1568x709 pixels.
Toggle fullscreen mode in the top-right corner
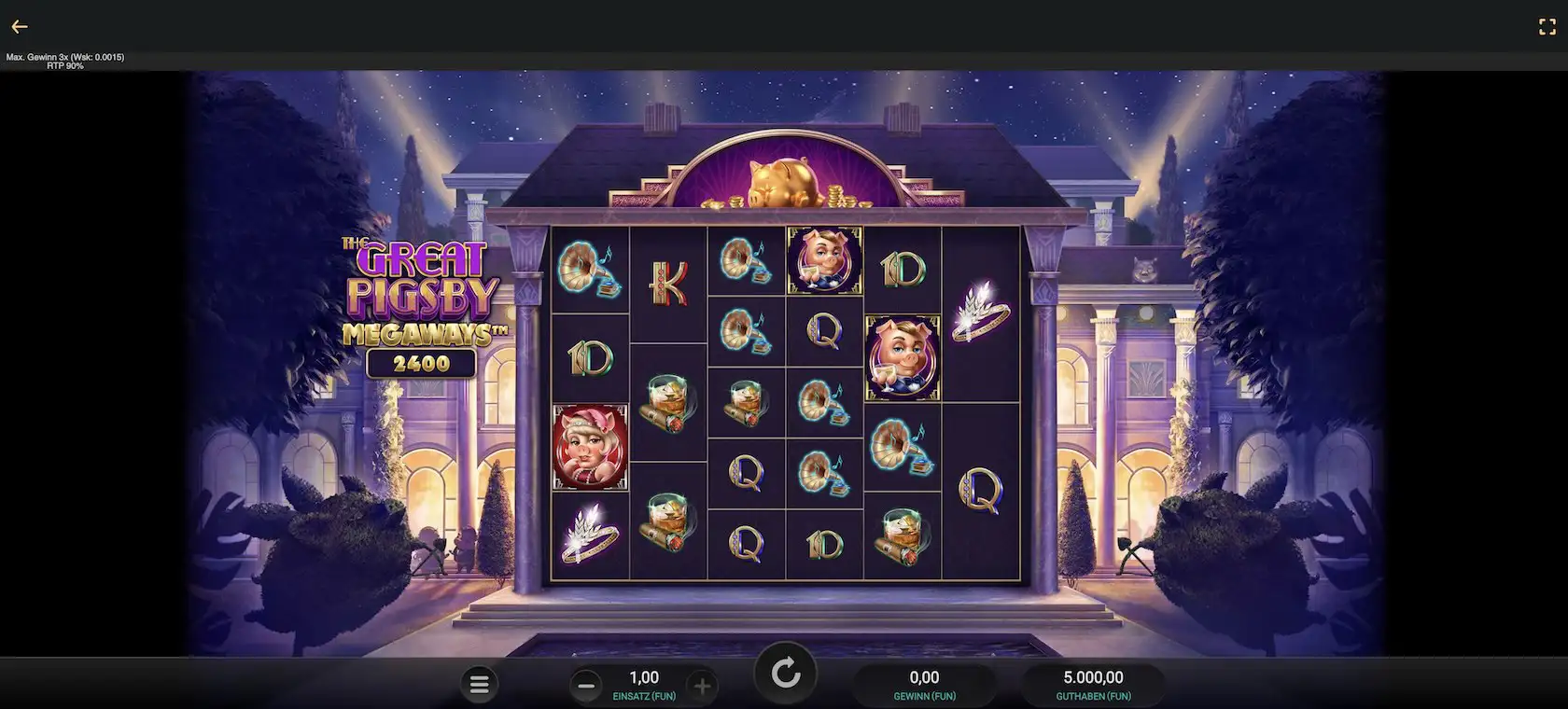[1547, 27]
